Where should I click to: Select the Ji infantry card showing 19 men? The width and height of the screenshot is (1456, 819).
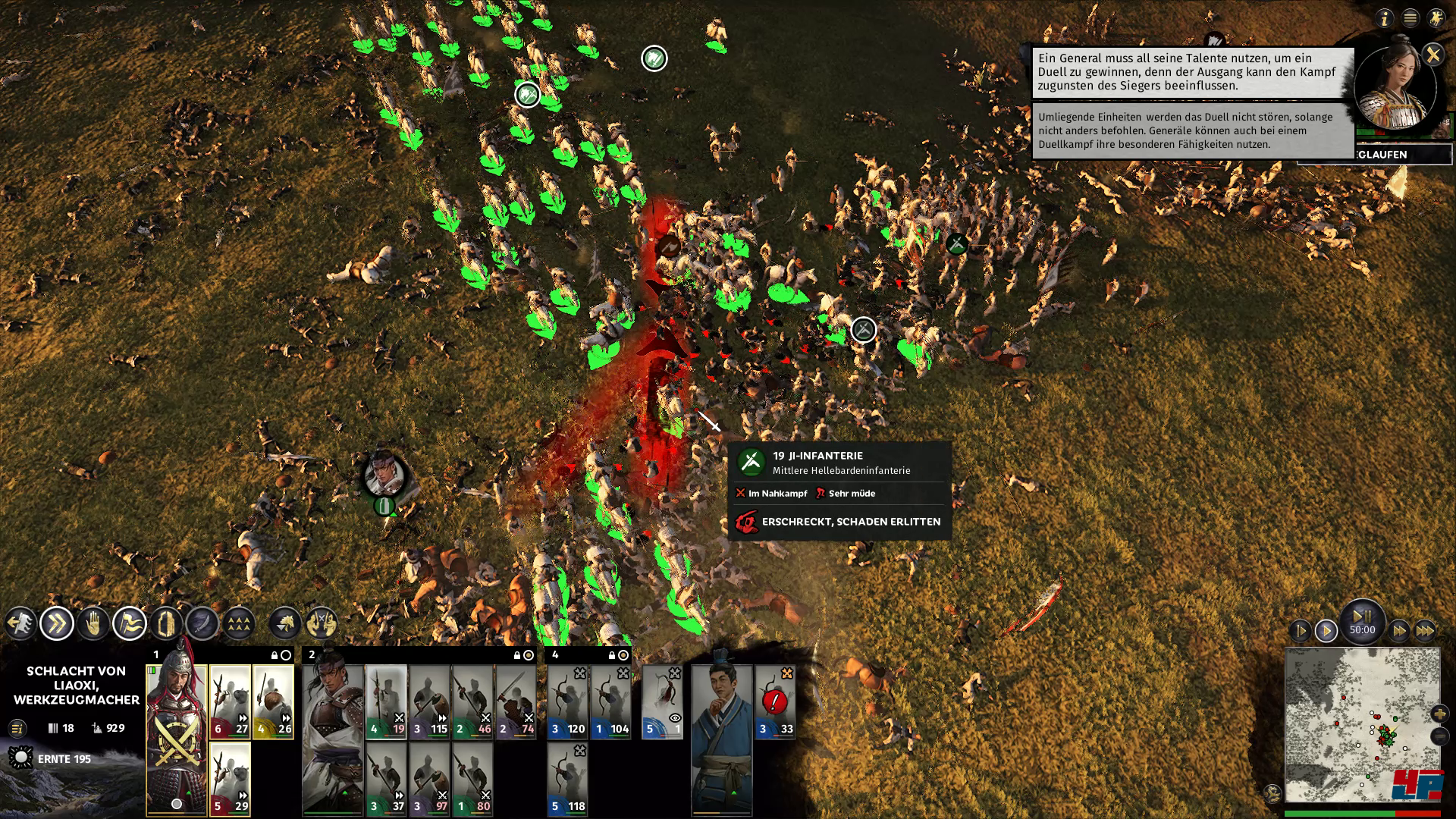click(x=387, y=701)
